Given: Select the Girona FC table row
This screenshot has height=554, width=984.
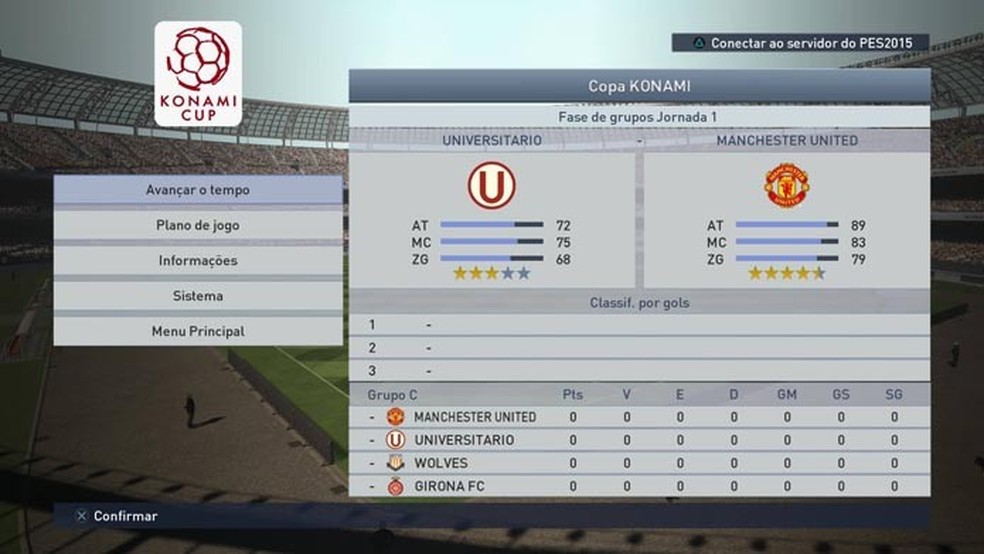Looking at the screenshot, I should [639, 486].
